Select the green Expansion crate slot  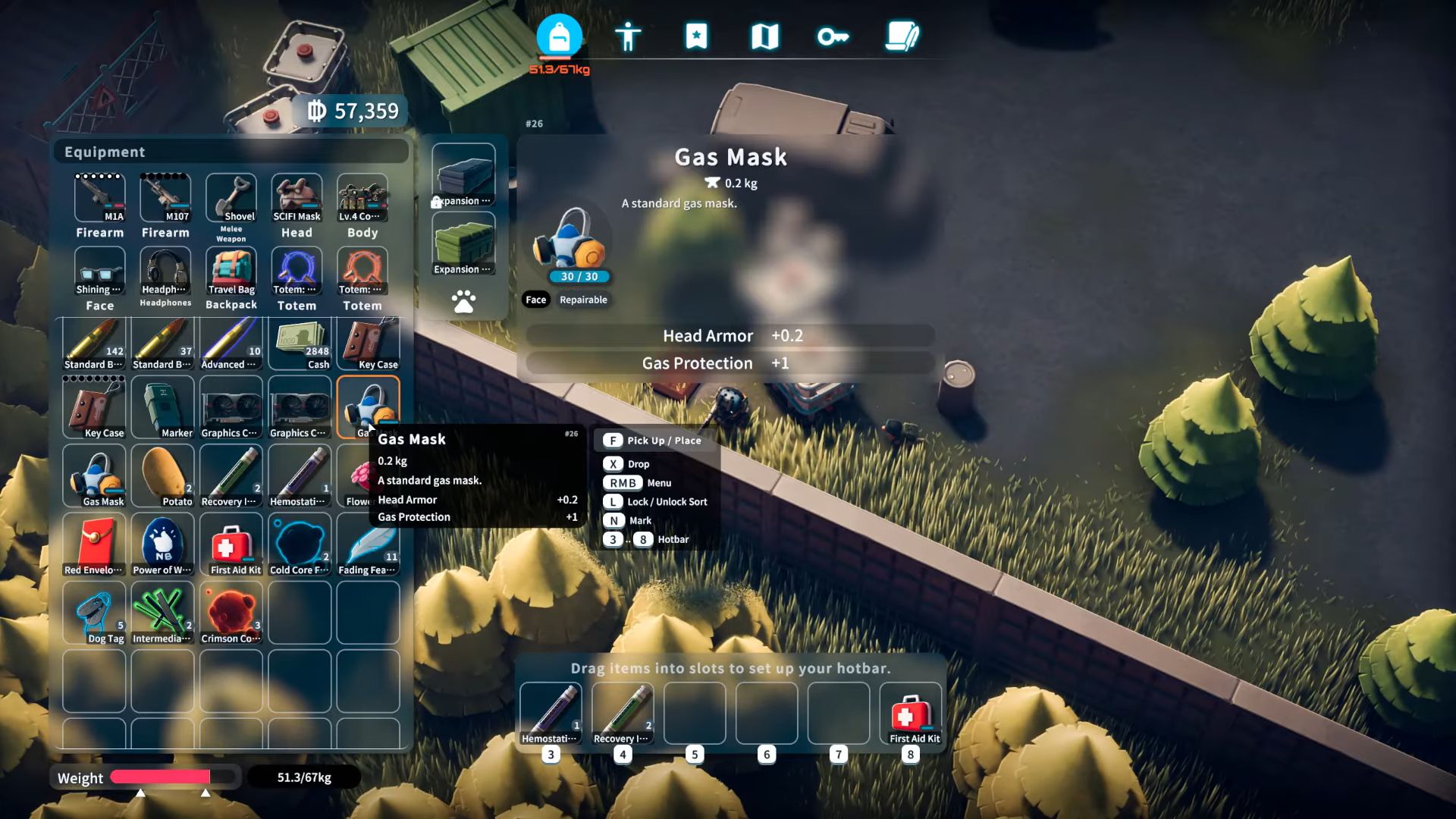click(463, 244)
